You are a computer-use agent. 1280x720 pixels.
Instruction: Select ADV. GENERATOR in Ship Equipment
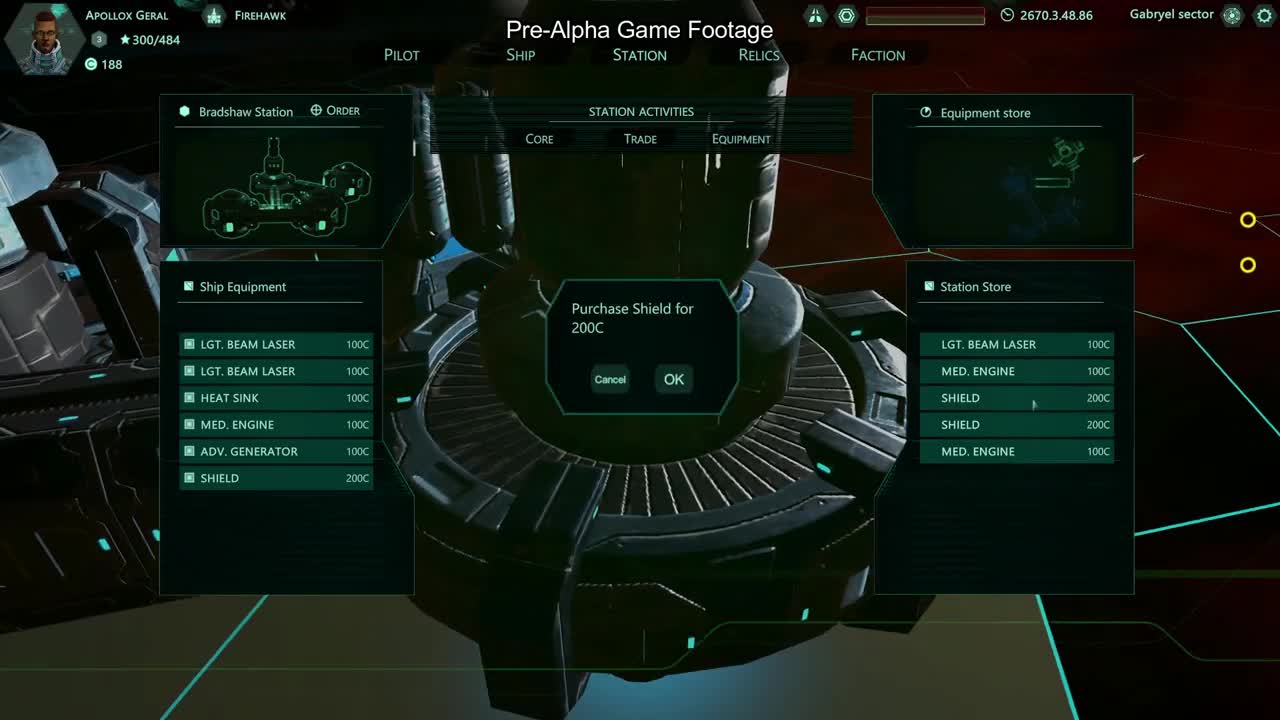274,451
